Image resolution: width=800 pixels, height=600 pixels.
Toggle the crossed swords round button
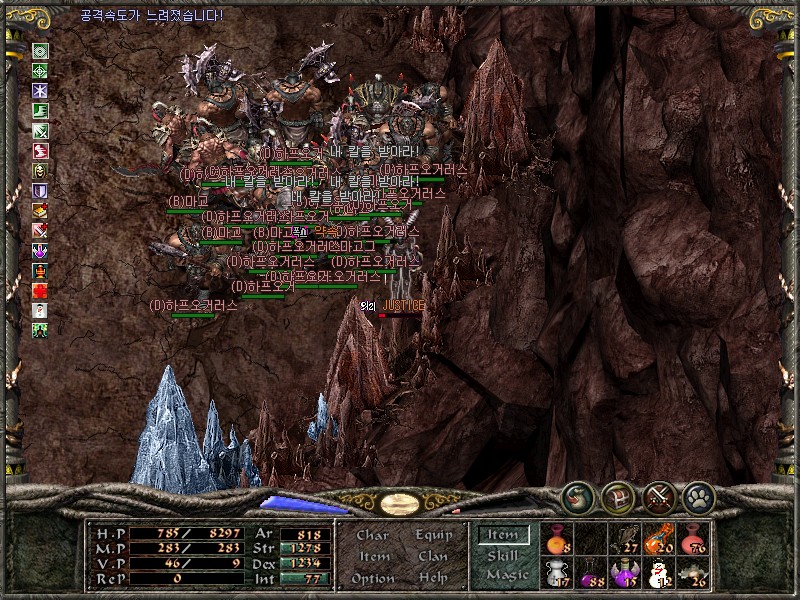(657, 495)
